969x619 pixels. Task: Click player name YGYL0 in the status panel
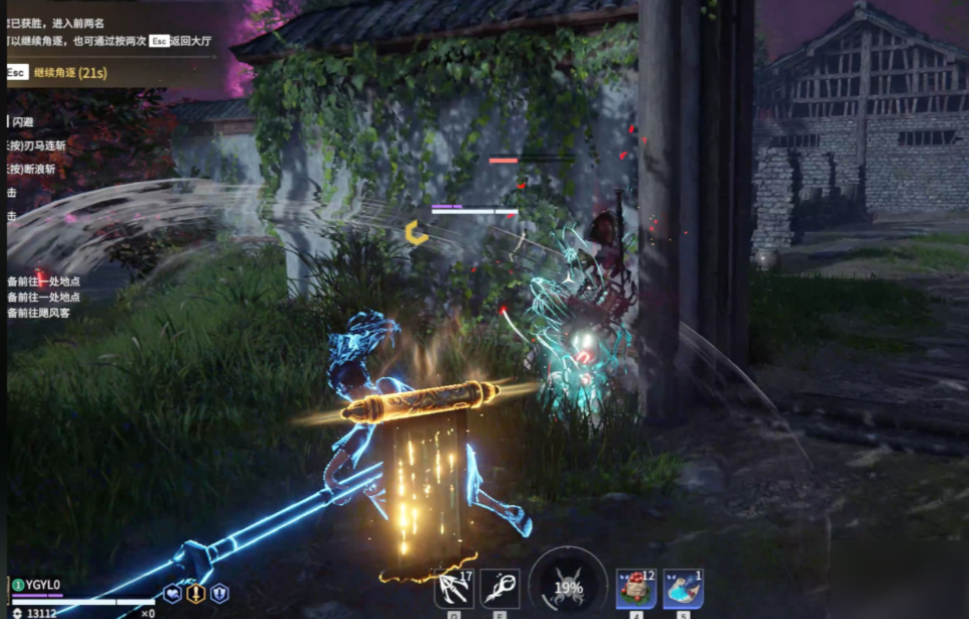(x=43, y=585)
